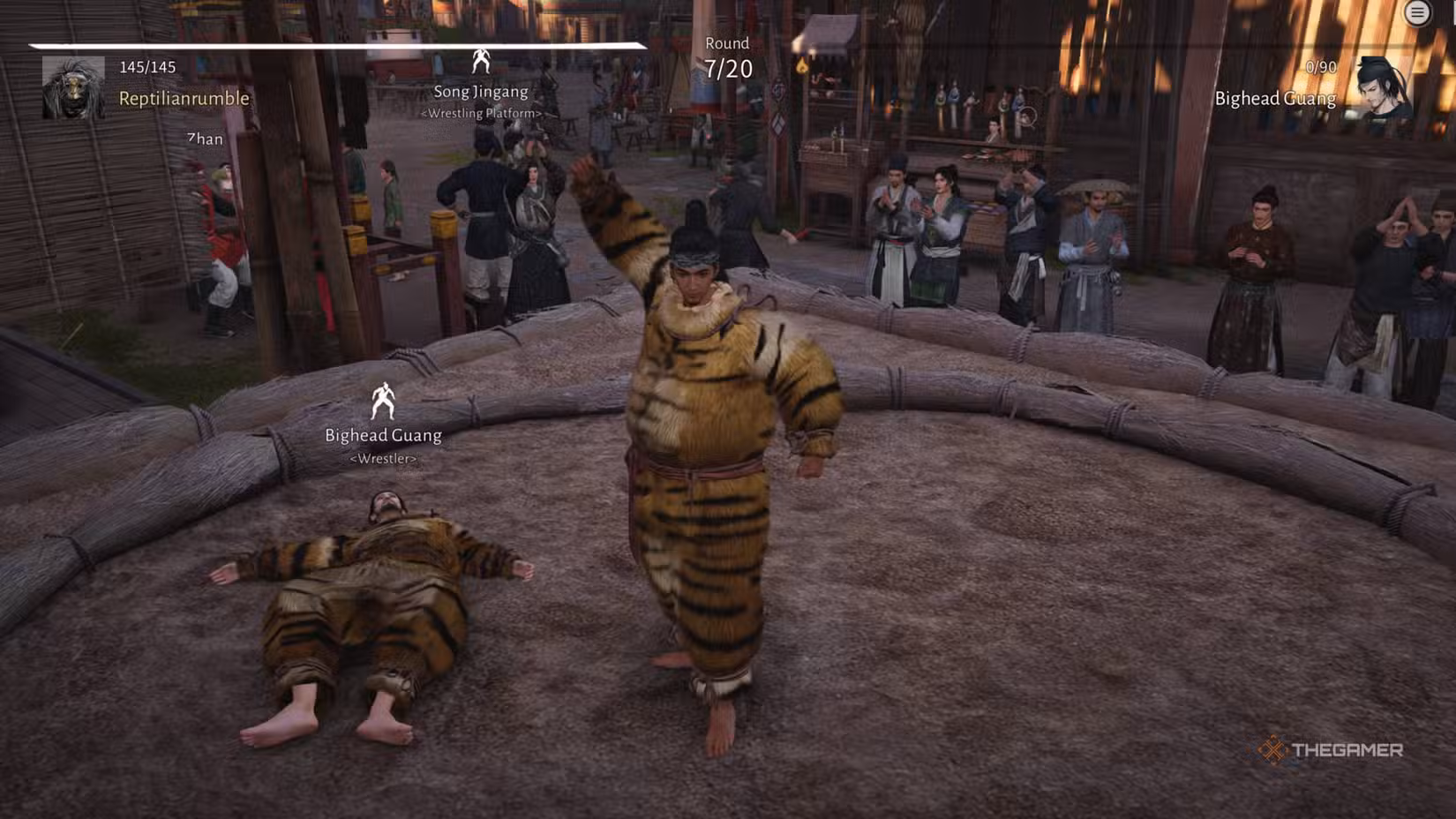Open the round menu icon in the corner

click(x=1417, y=13)
